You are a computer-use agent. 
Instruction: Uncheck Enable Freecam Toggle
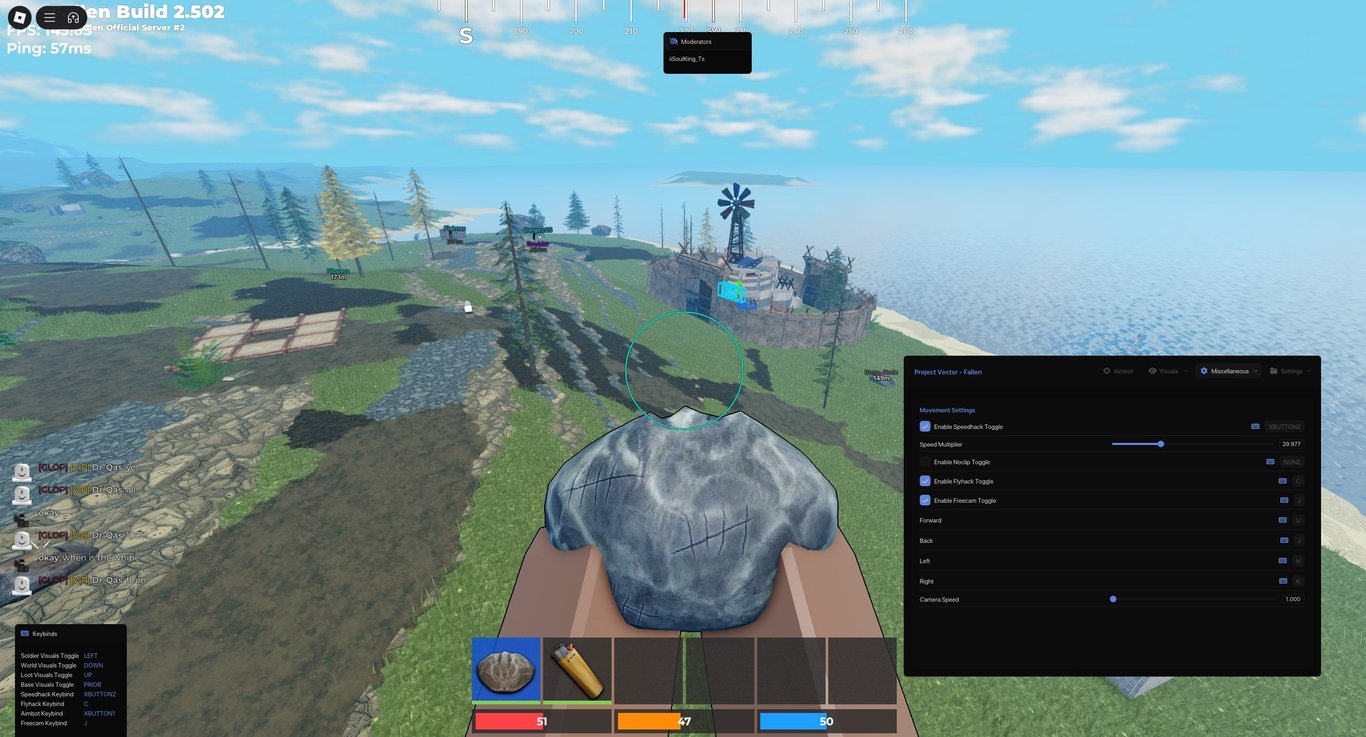tap(925, 500)
